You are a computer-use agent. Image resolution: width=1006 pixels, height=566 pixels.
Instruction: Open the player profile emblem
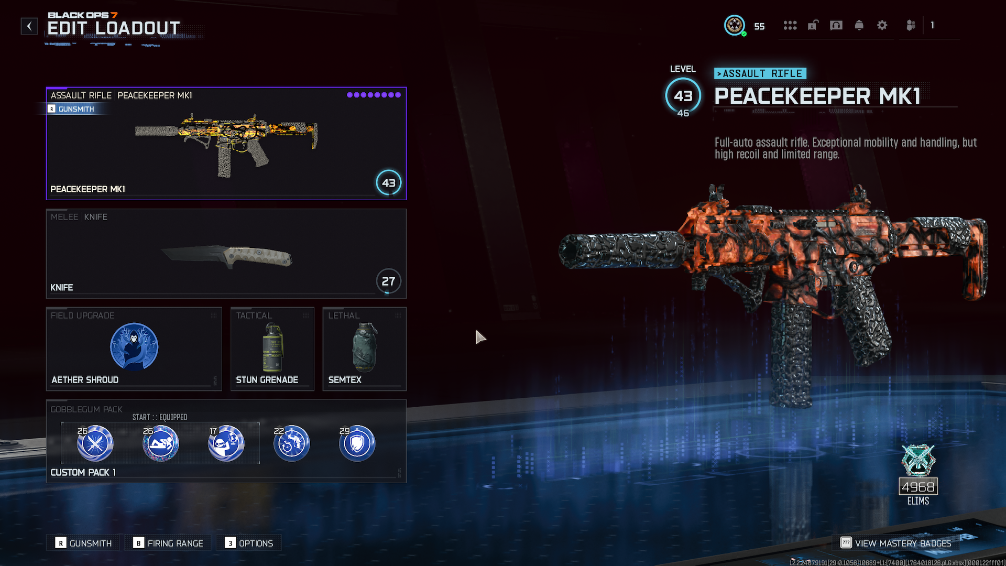point(735,26)
